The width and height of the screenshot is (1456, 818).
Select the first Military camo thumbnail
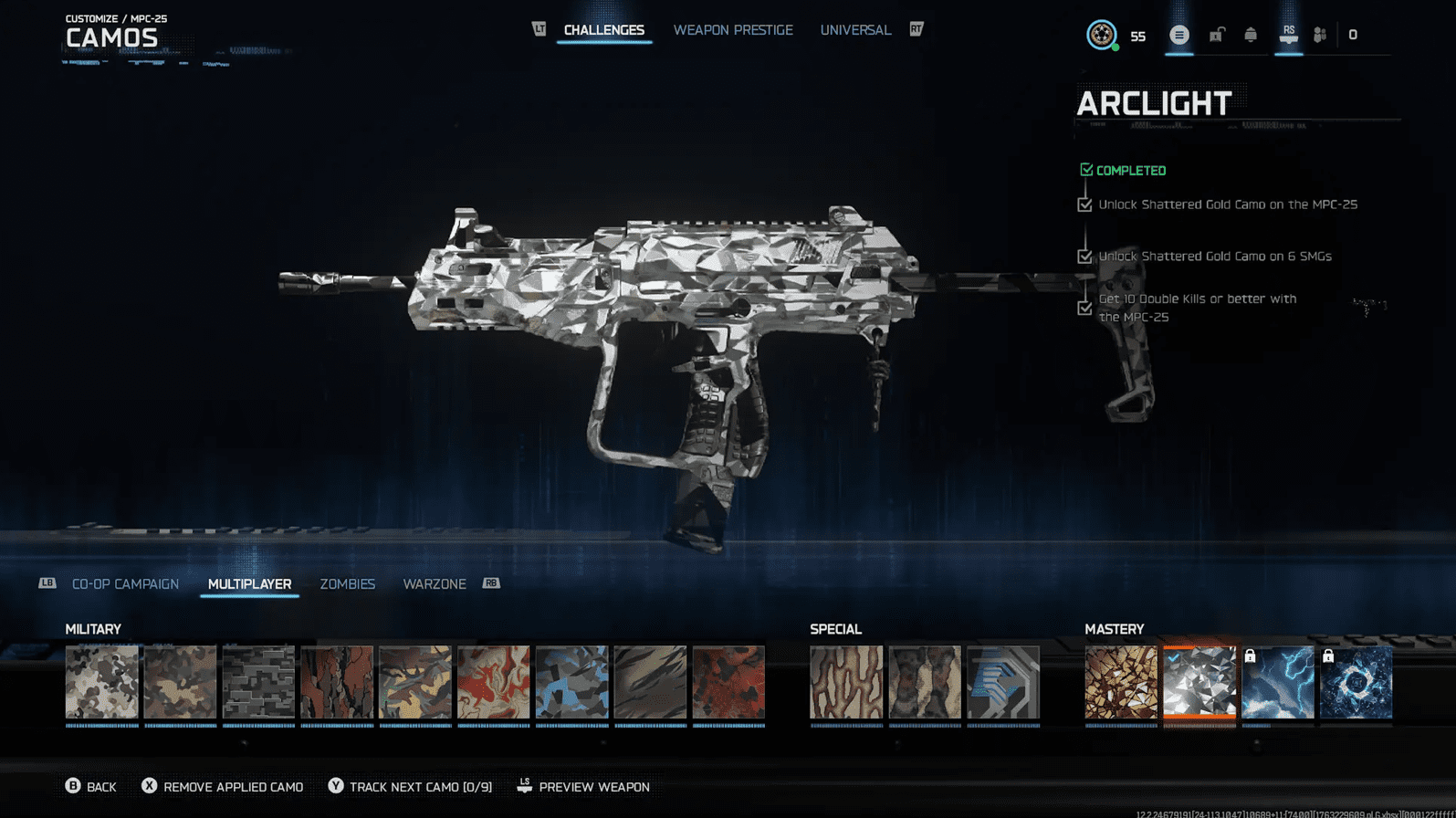coord(101,683)
